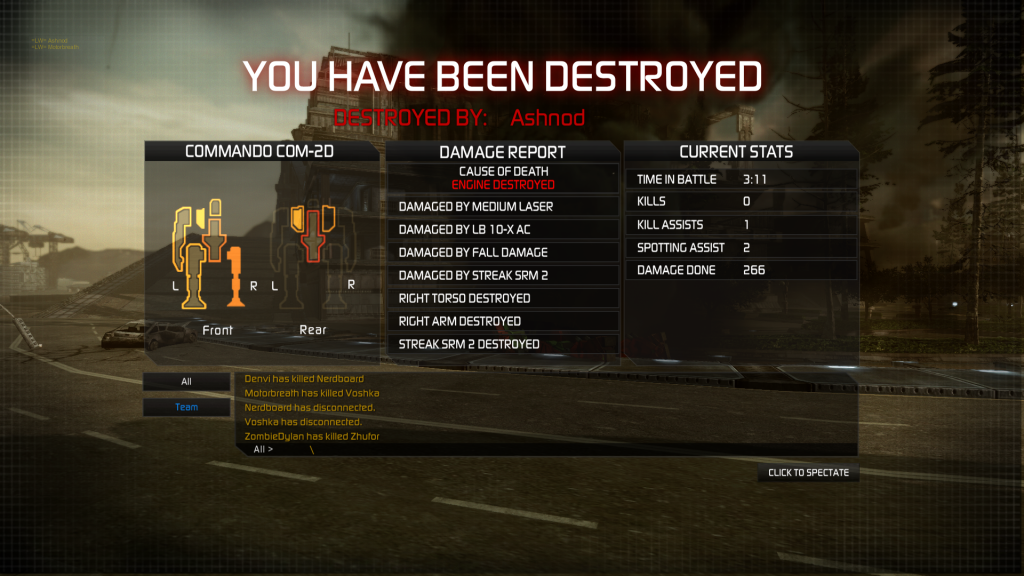The width and height of the screenshot is (1024, 576).
Task: Switch to the Team chat tab
Action: click(186, 407)
